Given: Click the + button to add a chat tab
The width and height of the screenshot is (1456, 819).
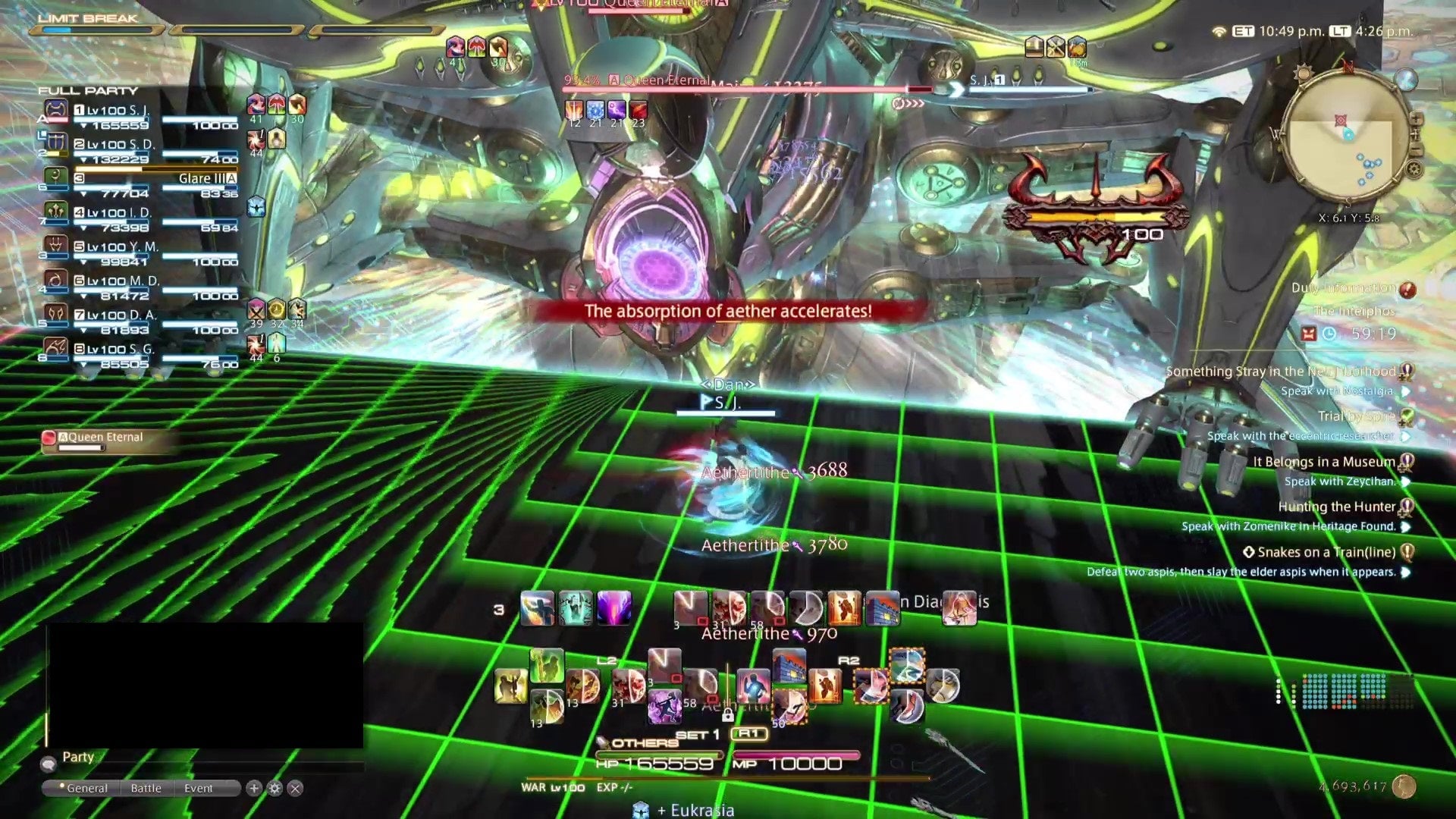Looking at the screenshot, I should point(253,789).
